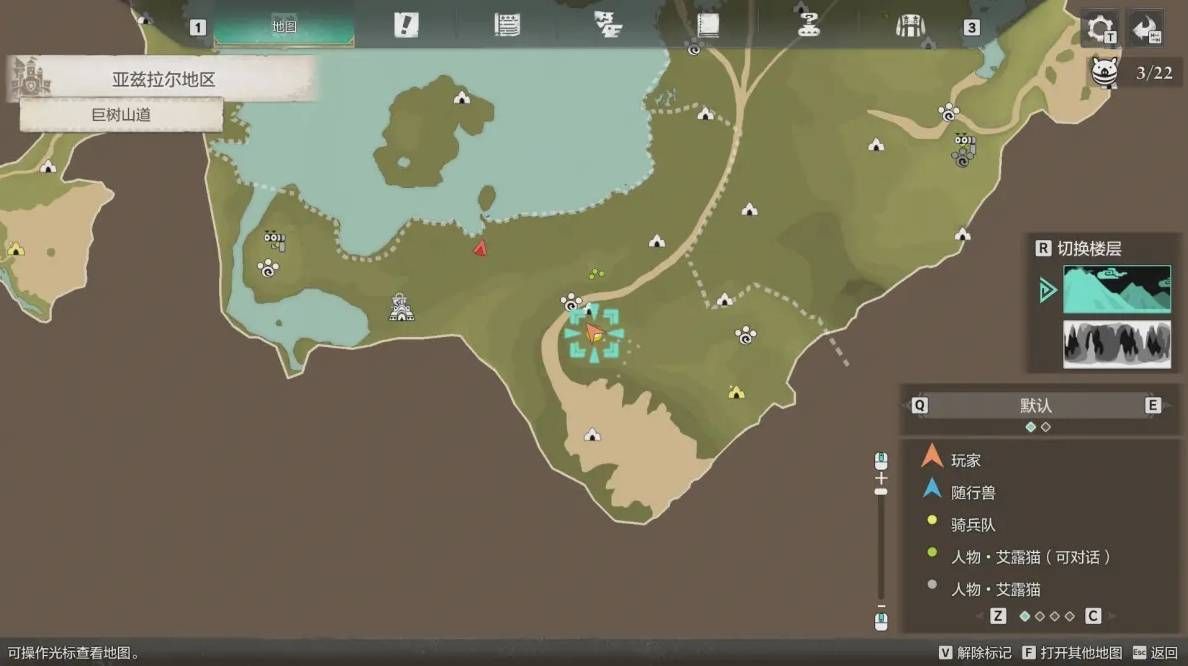Viewport: 1188px width, 666px height.
Task: Open the monster guide tab
Action: 606,26
